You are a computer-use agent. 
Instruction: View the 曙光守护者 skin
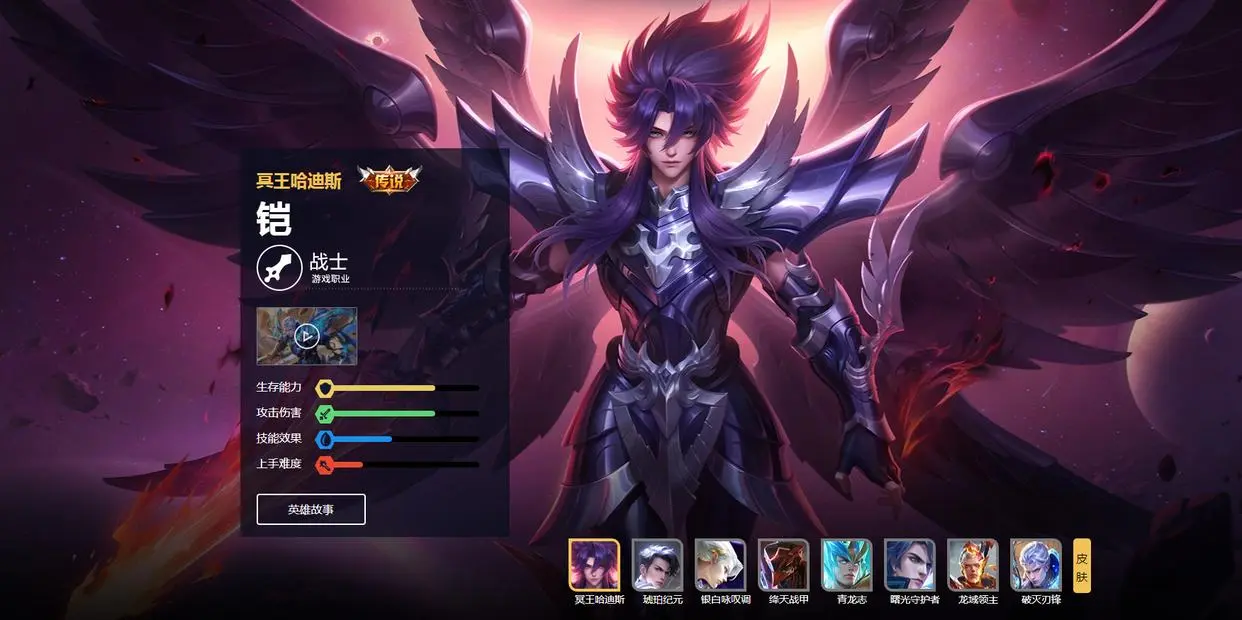click(910, 565)
